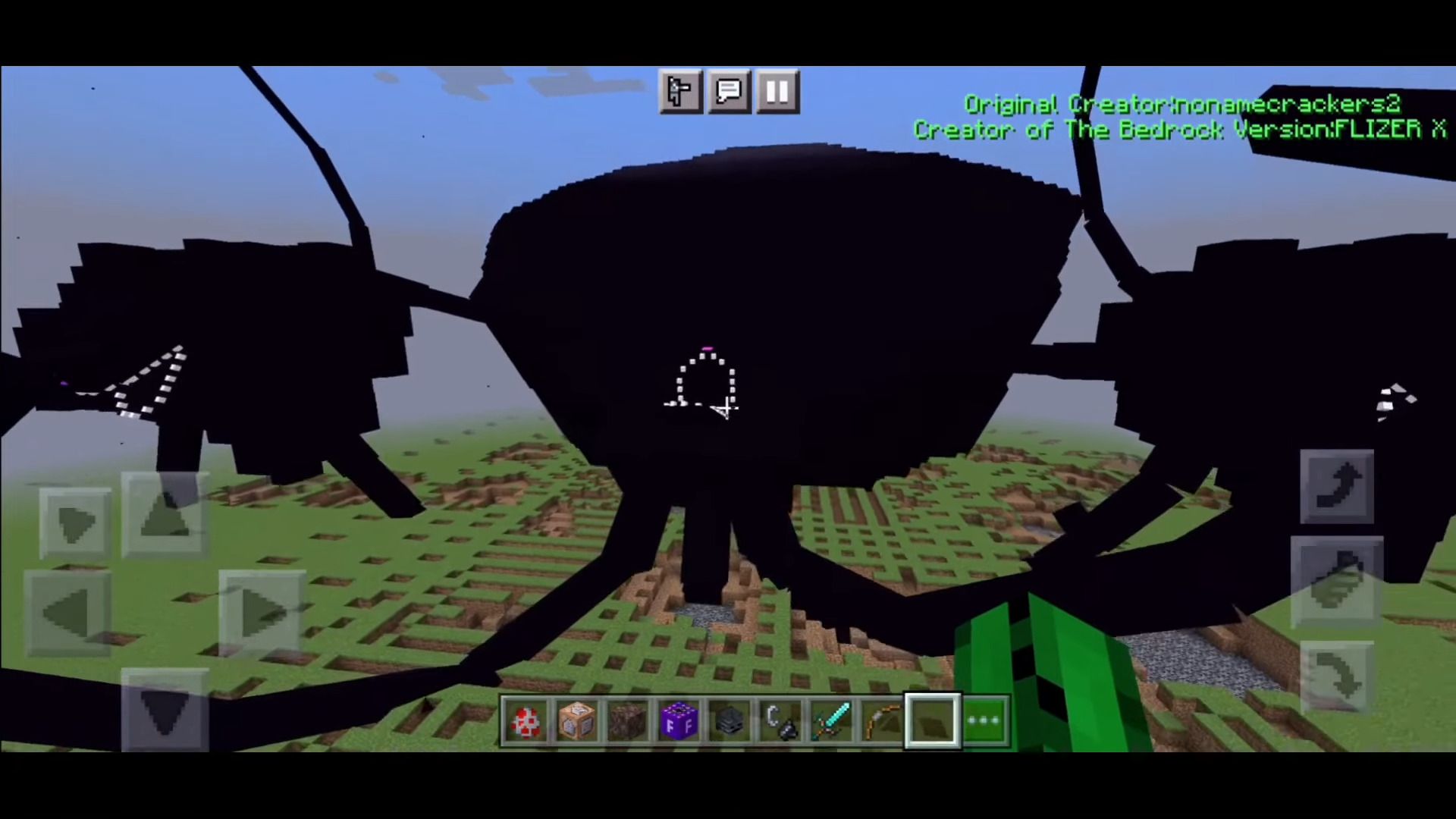Image resolution: width=1456 pixels, height=819 pixels.
Task: Select the diamond sword
Action: (x=832, y=720)
